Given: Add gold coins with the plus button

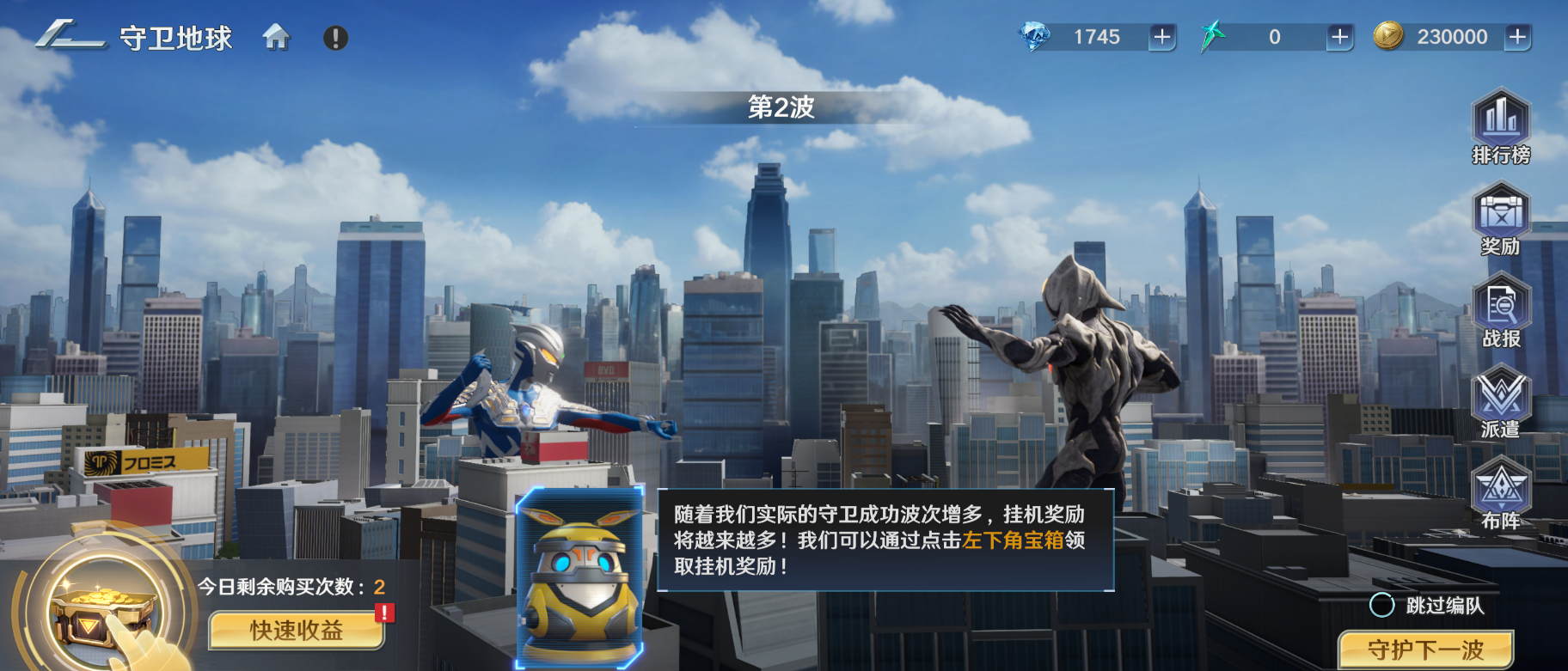Looking at the screenshot, I should point(1518,37).
